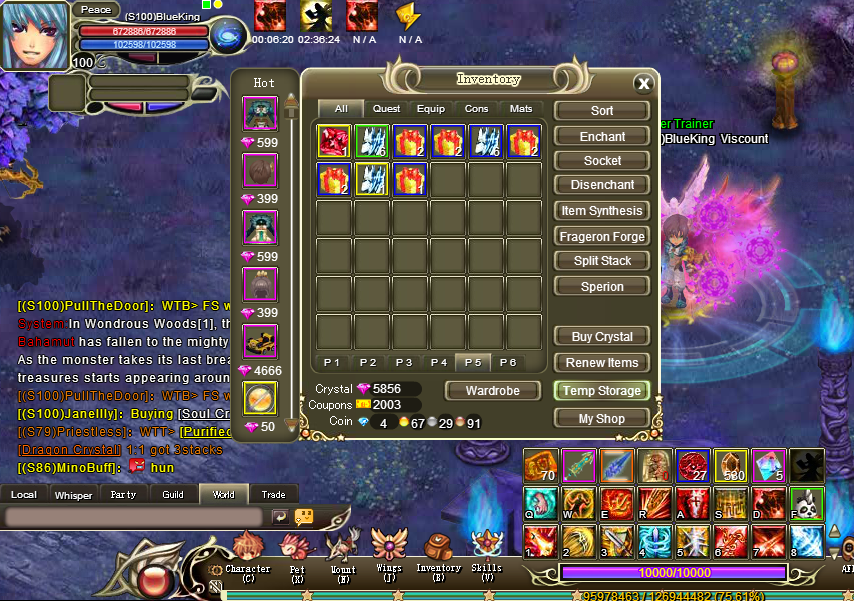Choose the Disenchant option
This screenshot has width=854, height=601.
click(602, 185)
